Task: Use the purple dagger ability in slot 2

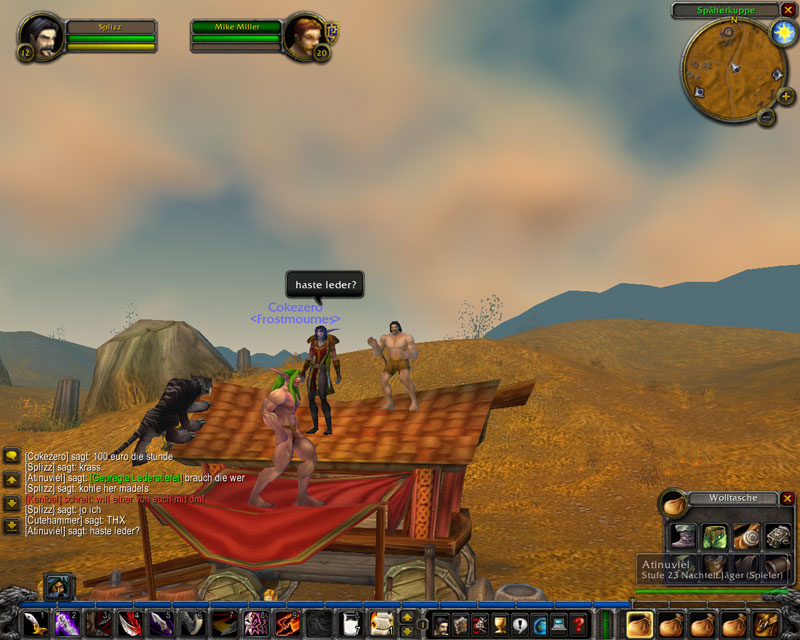Action: (x=67, y=624)
